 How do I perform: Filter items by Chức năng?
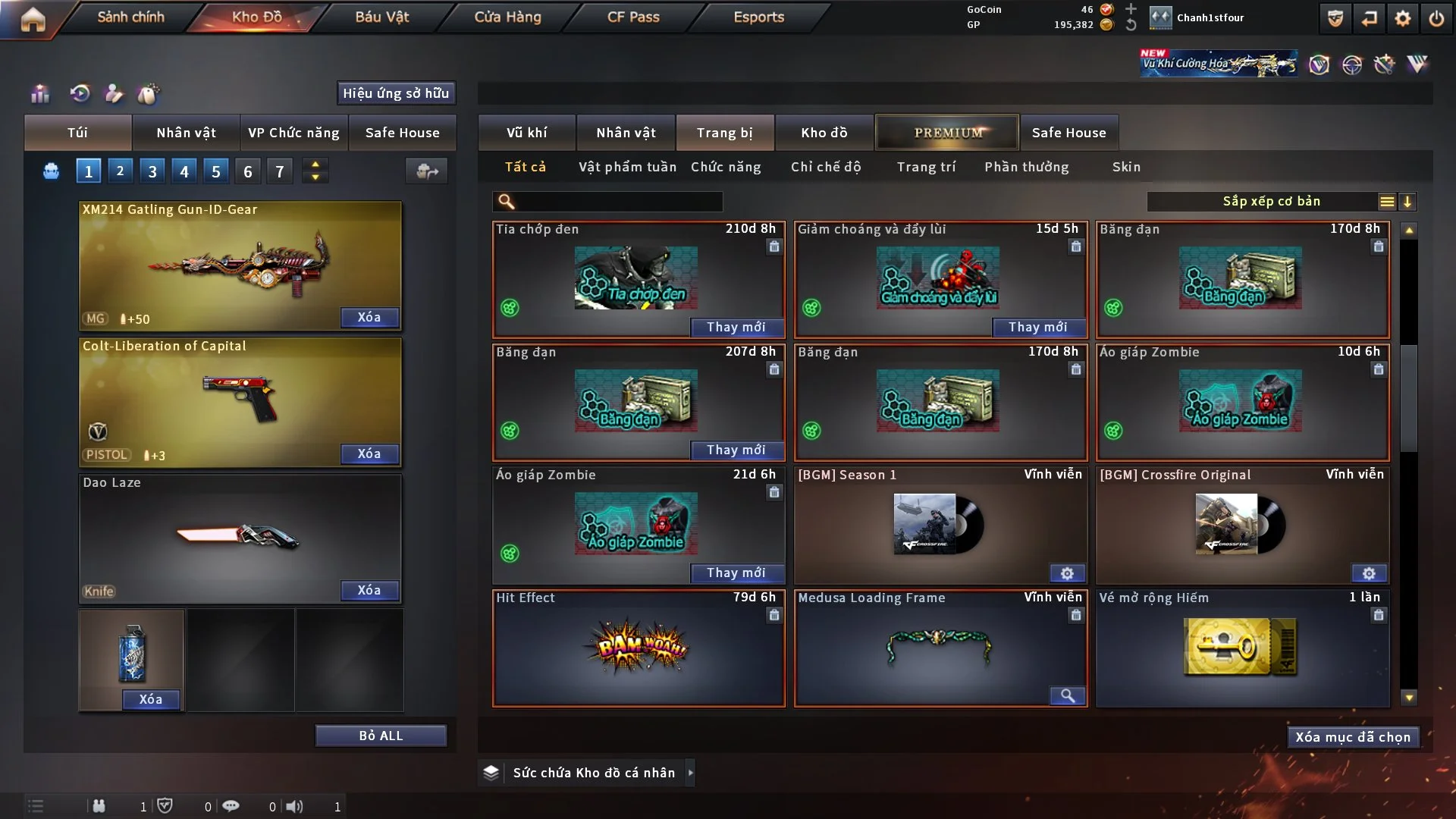(x=726, y=167)
